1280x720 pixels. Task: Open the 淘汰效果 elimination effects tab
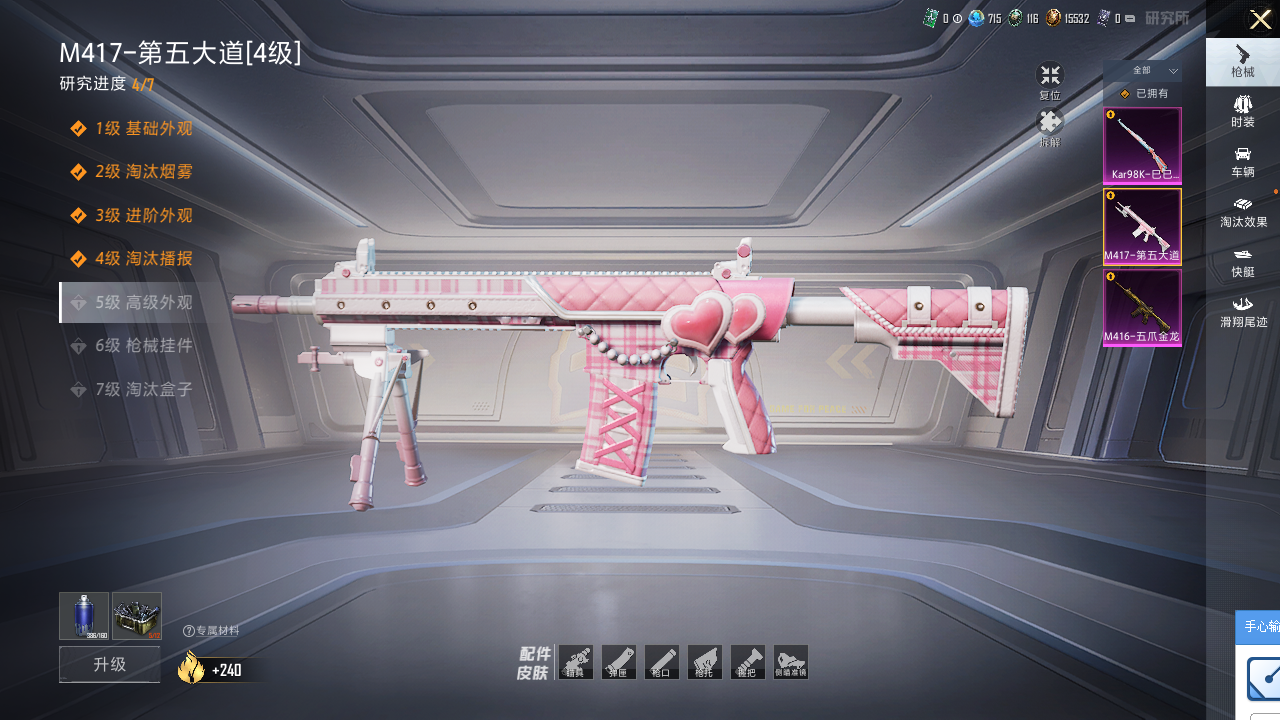coord(1243,210)
